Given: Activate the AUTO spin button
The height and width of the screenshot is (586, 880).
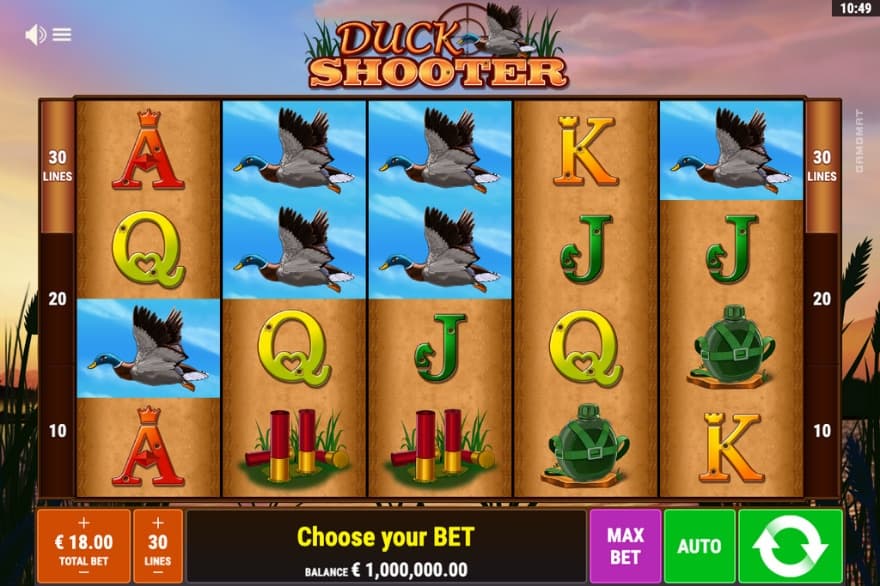Looking at the screenshot, I should click(x=699, y=546).
